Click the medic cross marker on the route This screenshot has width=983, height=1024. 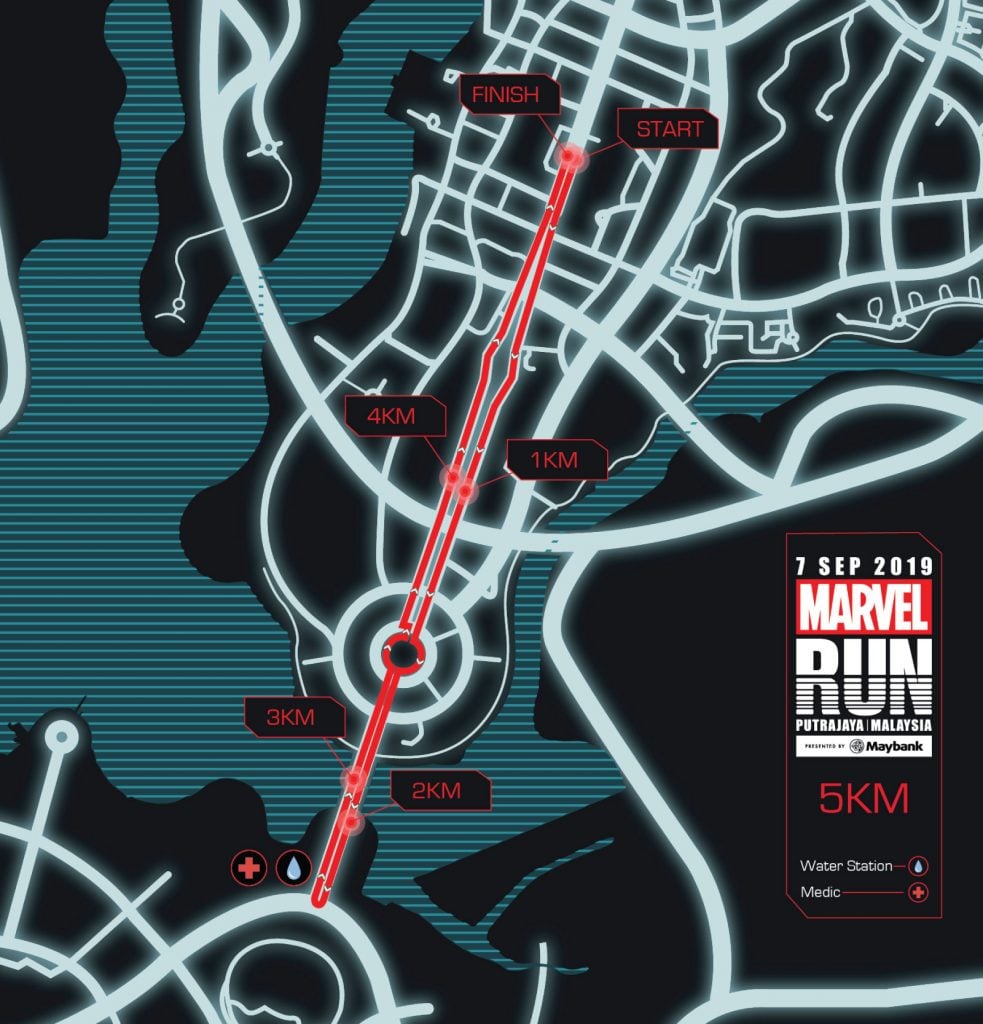(247, 868)
